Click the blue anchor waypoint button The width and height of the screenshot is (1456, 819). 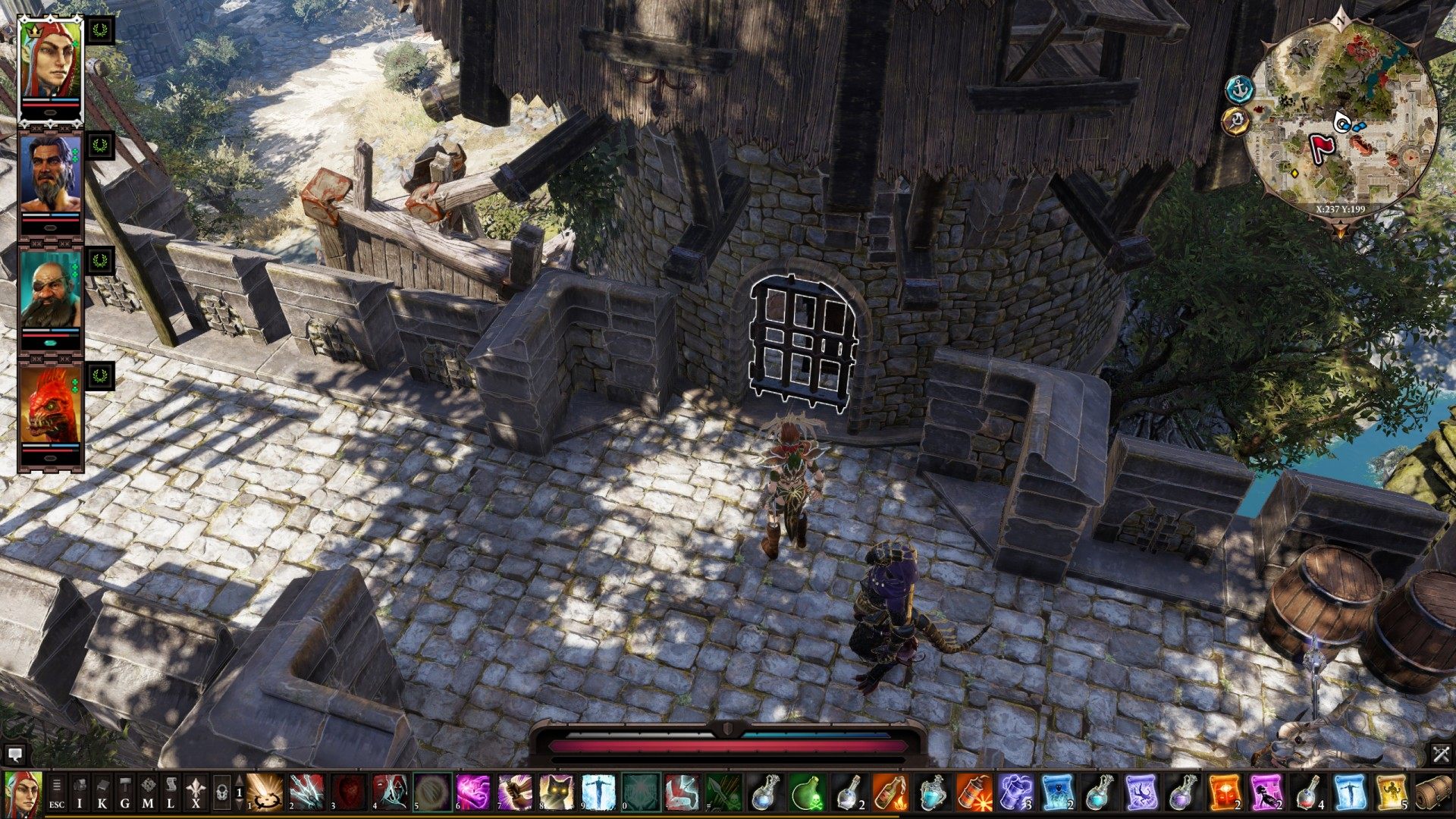(x=1238, y=89)
